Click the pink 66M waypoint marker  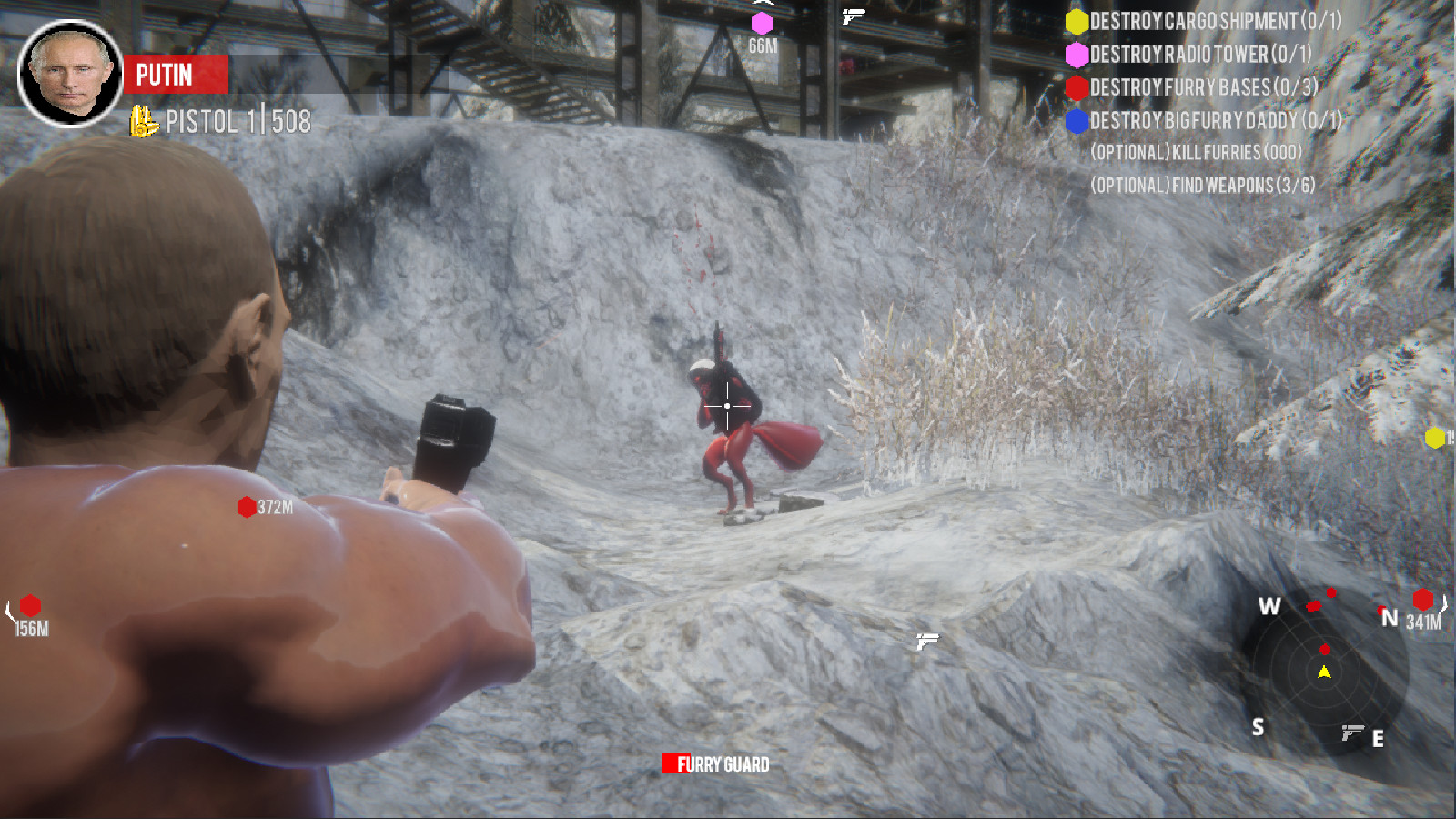point(762,24)
